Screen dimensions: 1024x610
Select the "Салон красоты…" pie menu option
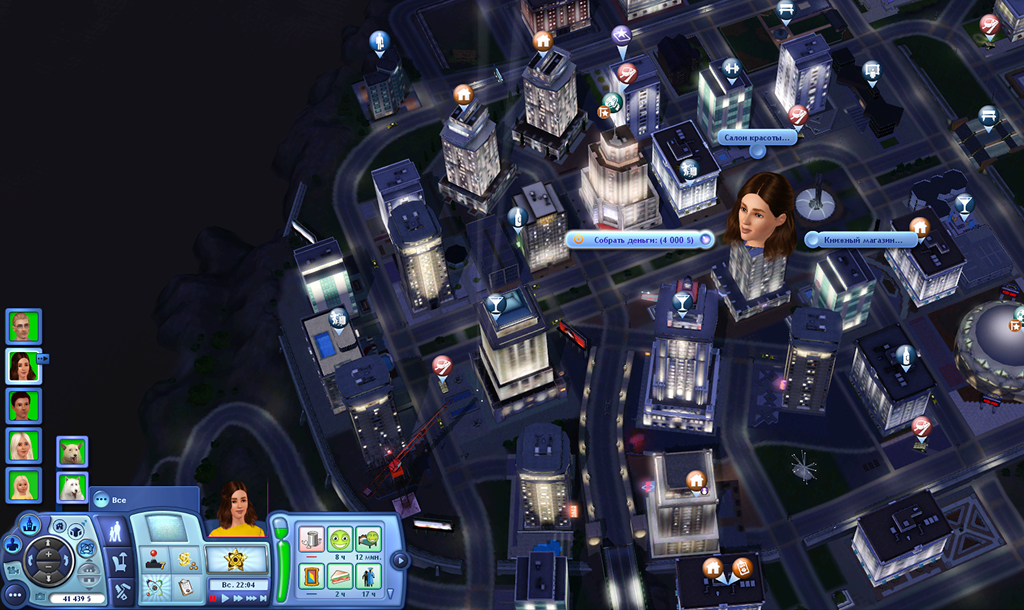757,137
